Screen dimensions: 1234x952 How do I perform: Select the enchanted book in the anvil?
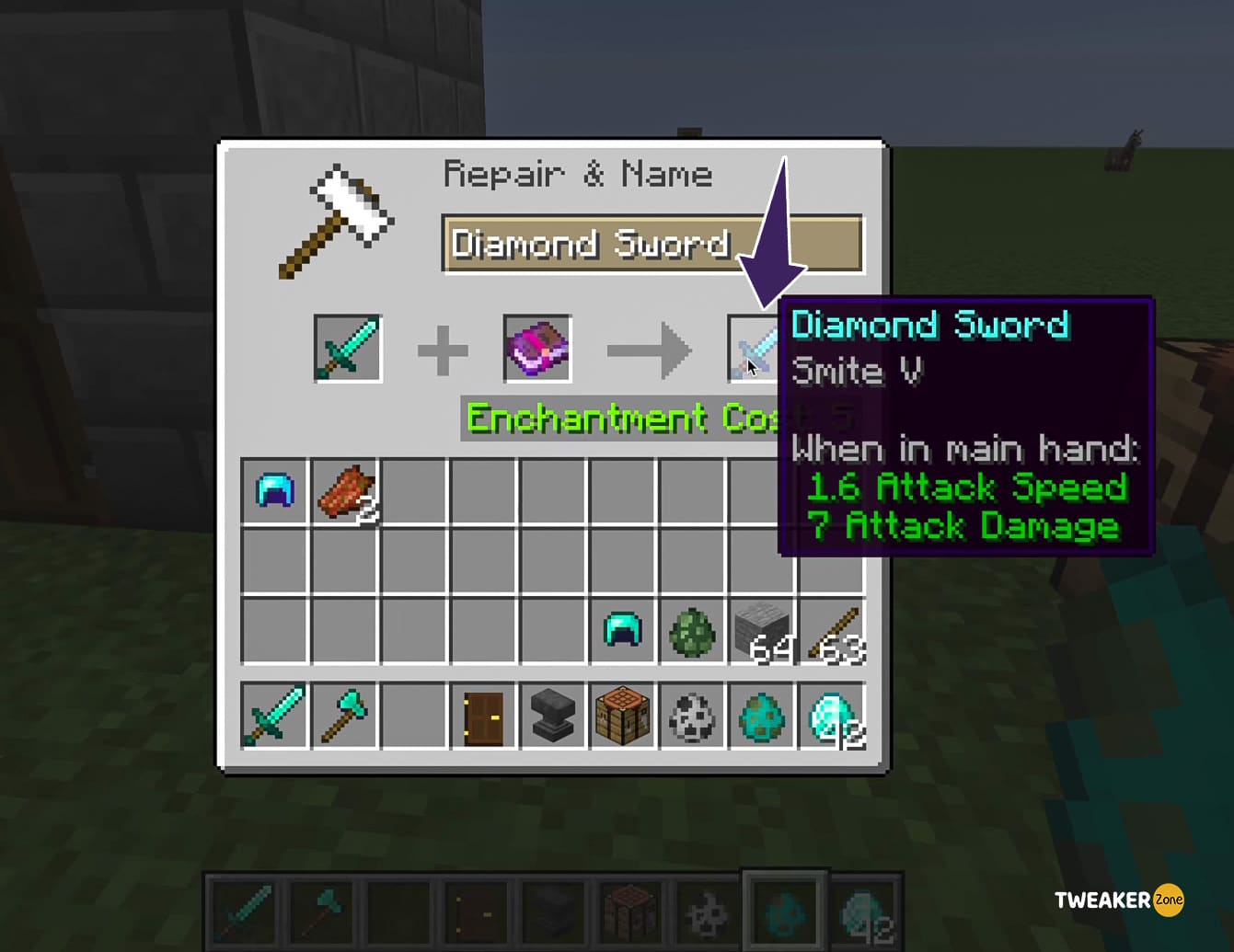(537, 349)
